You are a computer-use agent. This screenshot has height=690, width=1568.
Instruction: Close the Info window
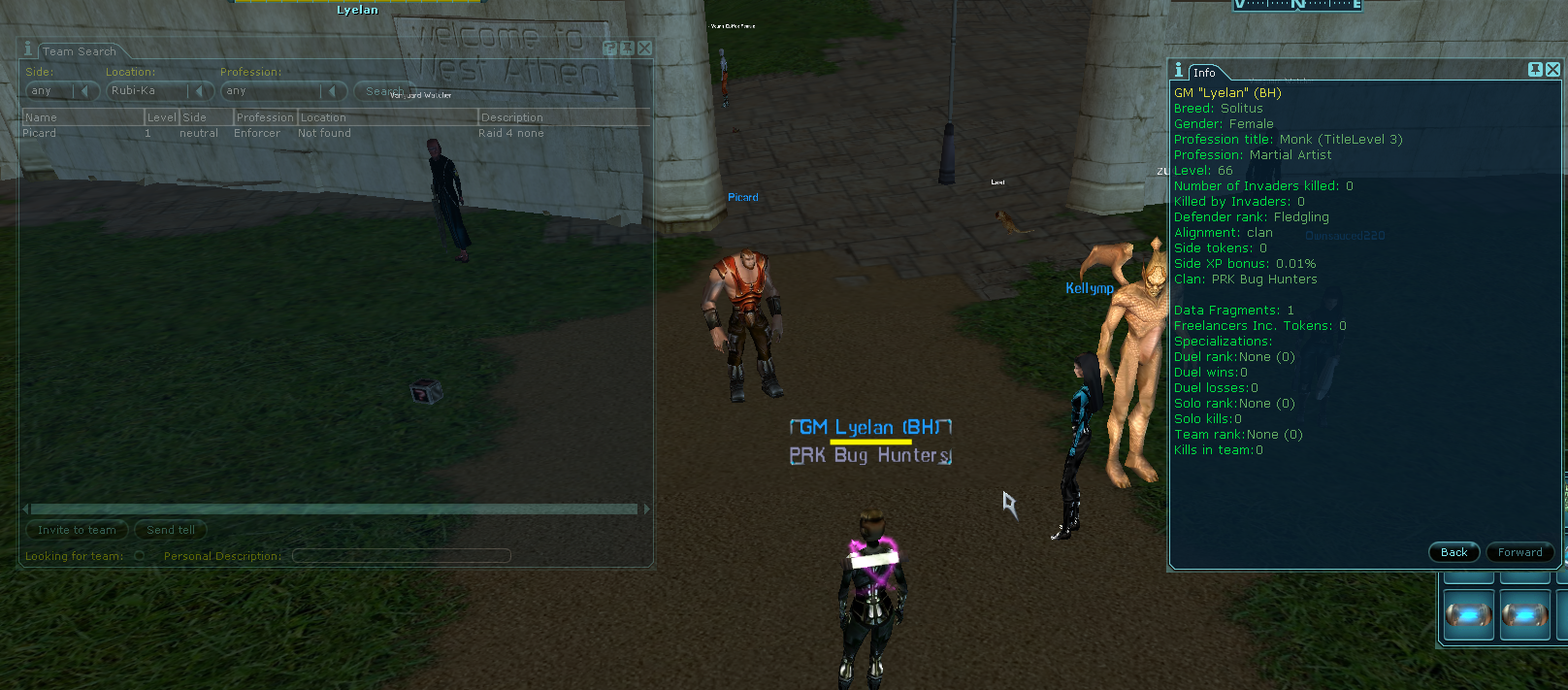tap(1552, 69)
